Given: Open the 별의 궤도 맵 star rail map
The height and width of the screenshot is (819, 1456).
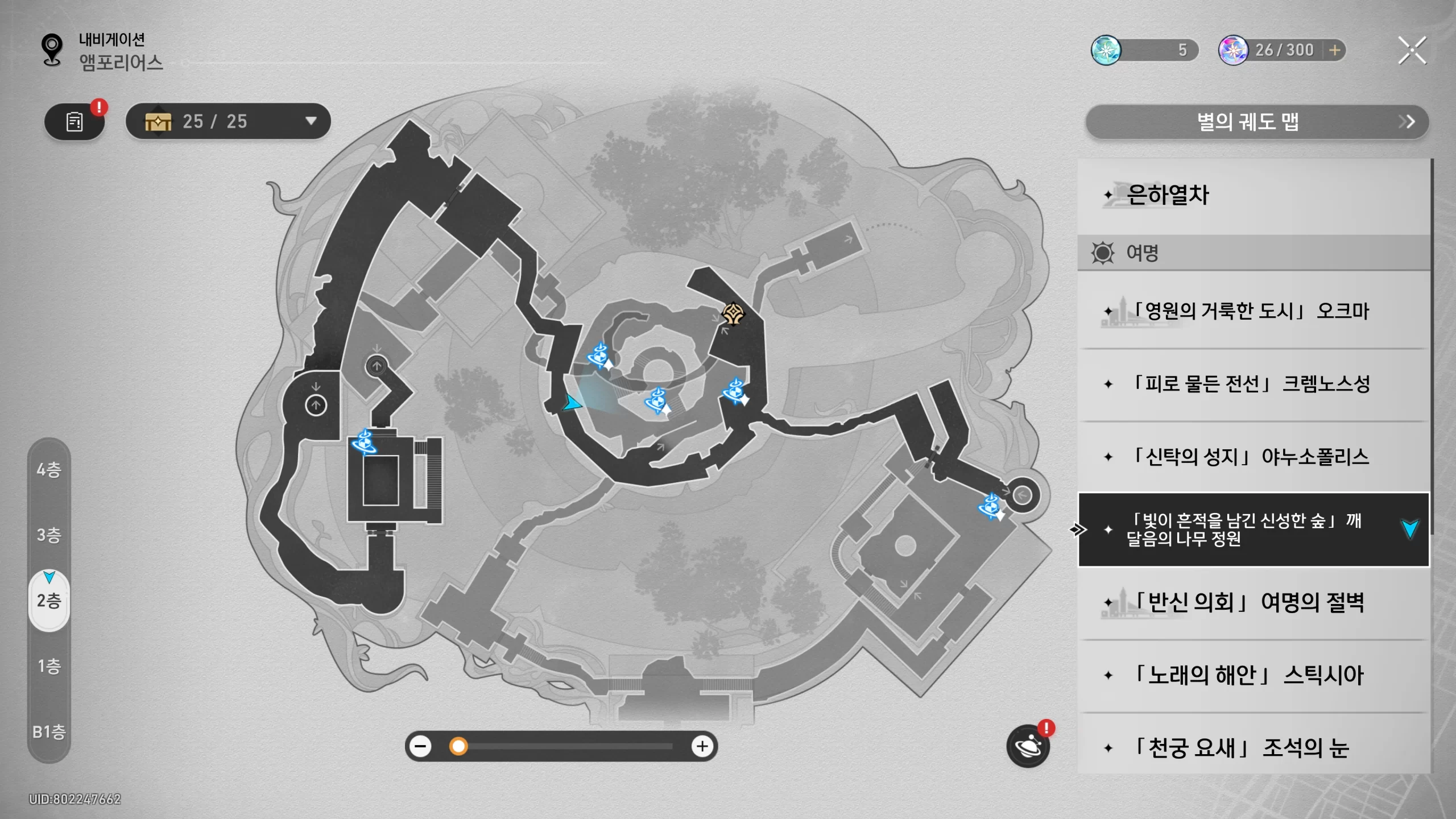Looking at the screenshot, I should click(1256, 122).
